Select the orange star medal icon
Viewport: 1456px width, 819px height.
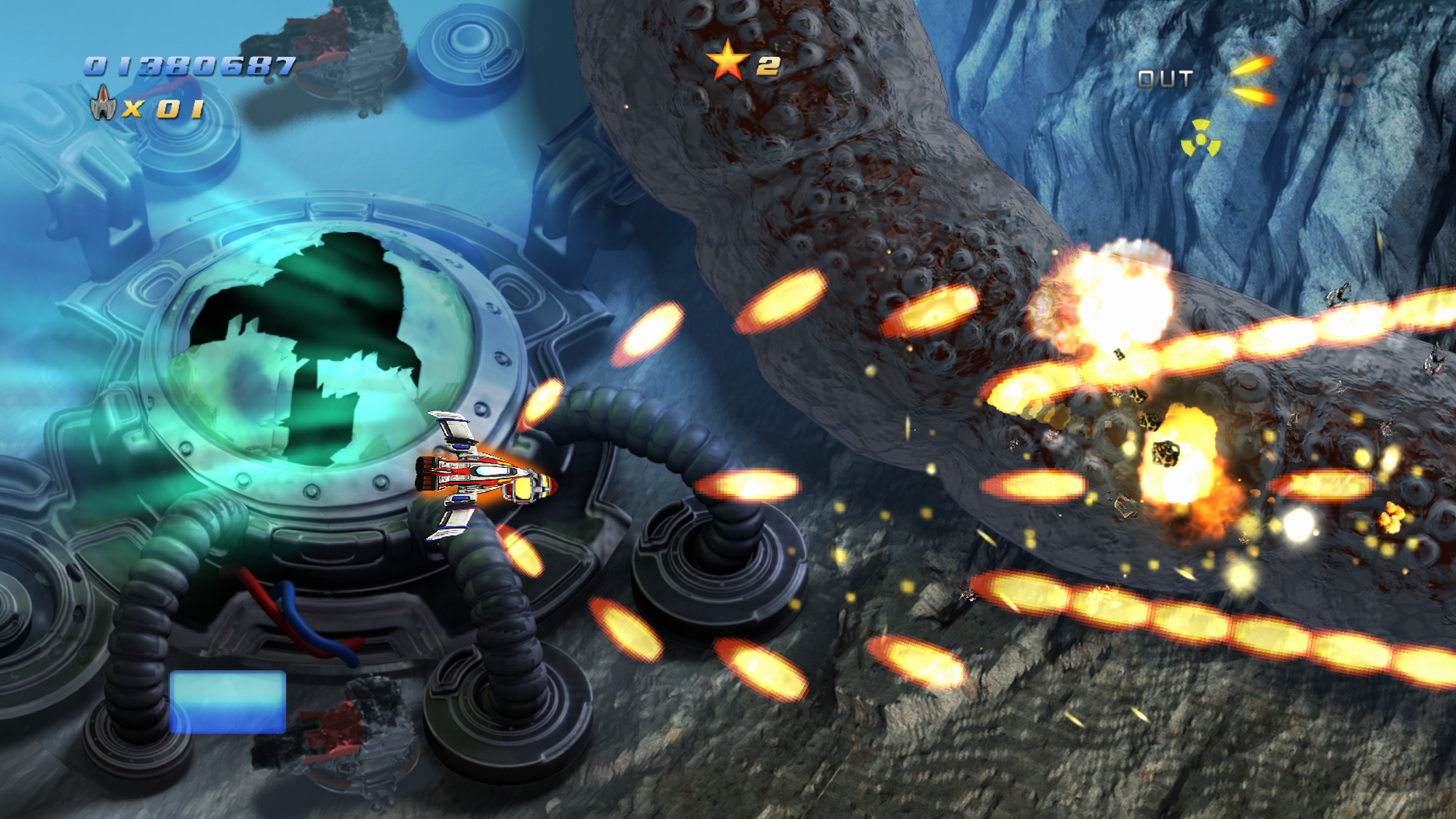727,63
